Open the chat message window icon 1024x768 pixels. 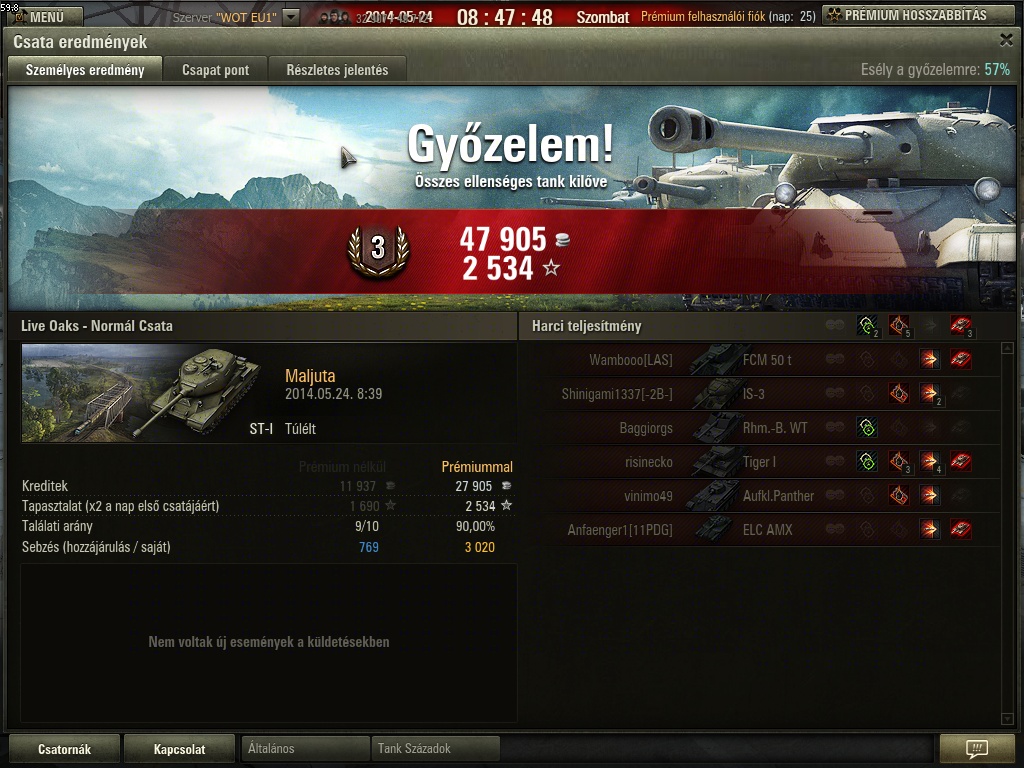click(977, 749)
